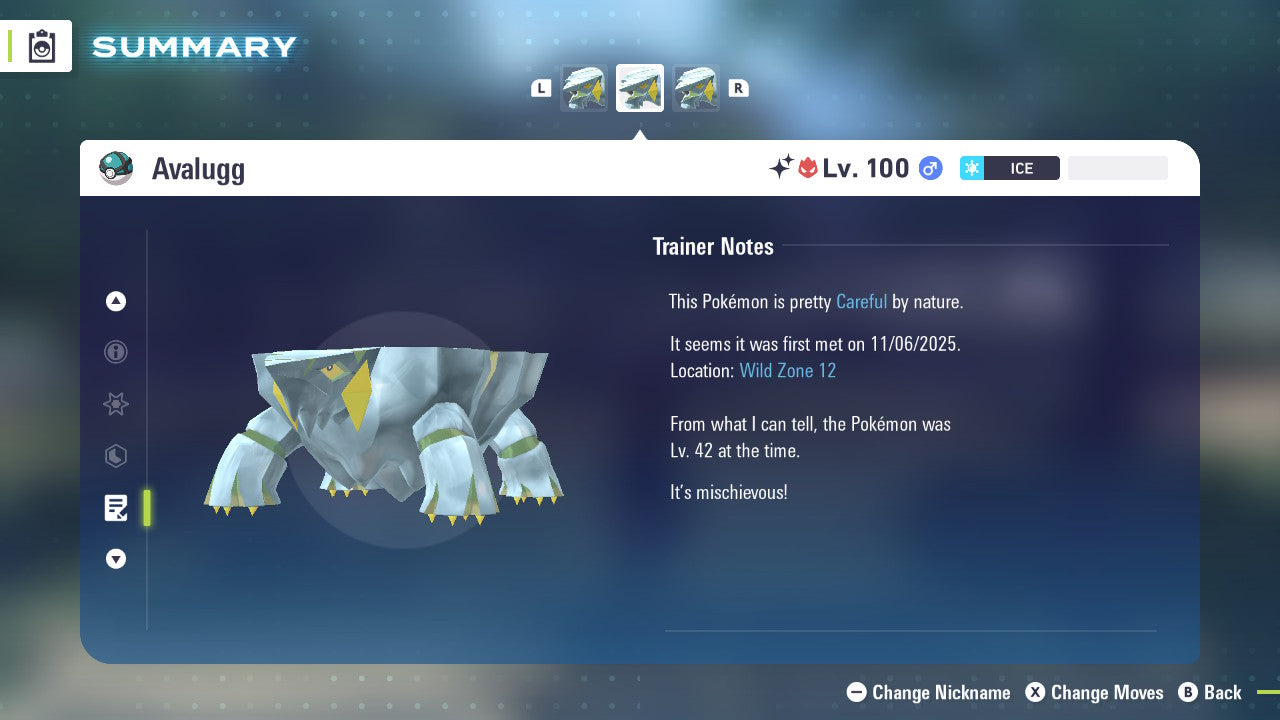Click the up arrow to view previous page
This screenshot has width=1280, height=720.
116,301
